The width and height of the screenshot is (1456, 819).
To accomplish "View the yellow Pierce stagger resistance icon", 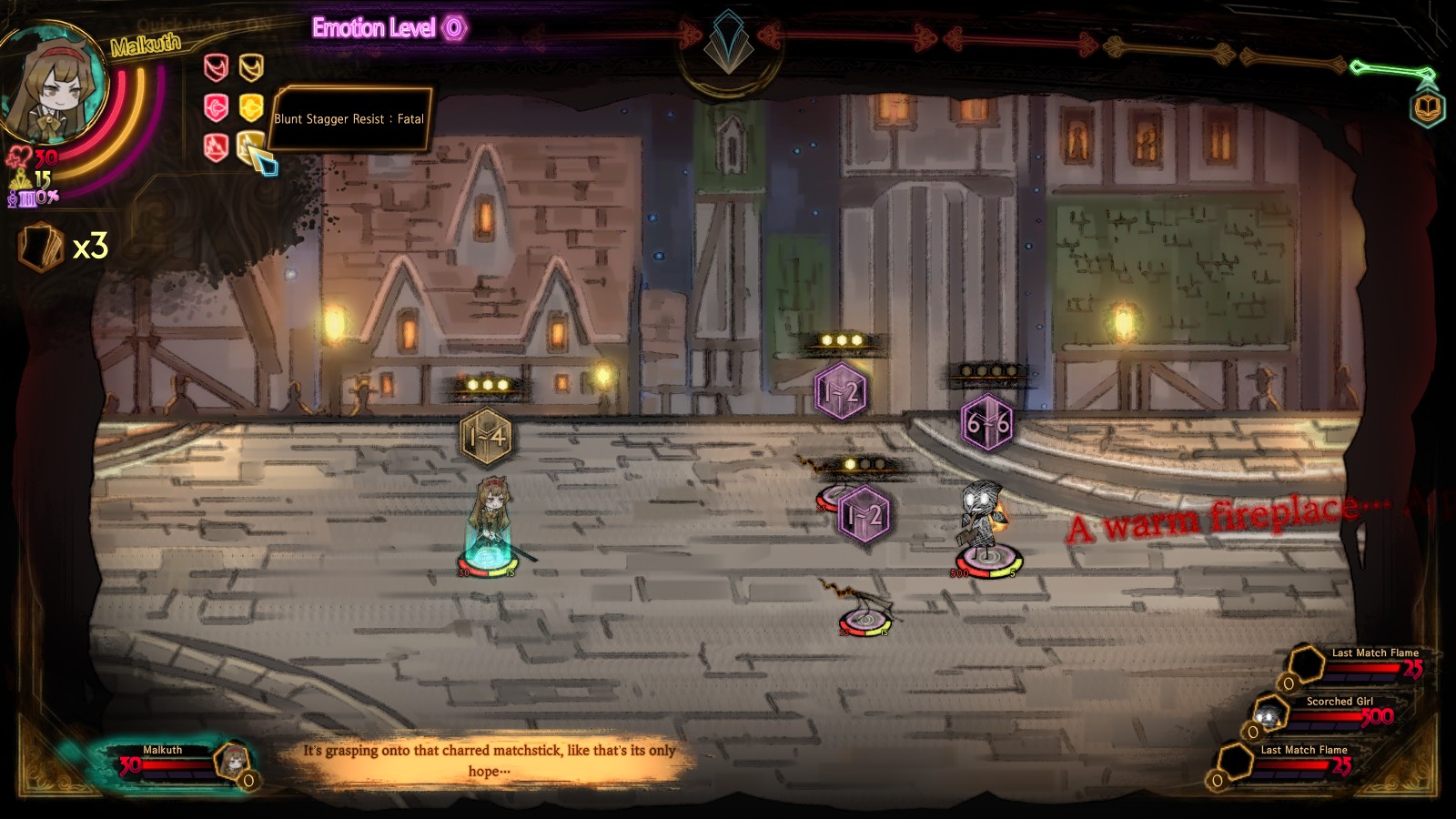I will coord(251,107).
